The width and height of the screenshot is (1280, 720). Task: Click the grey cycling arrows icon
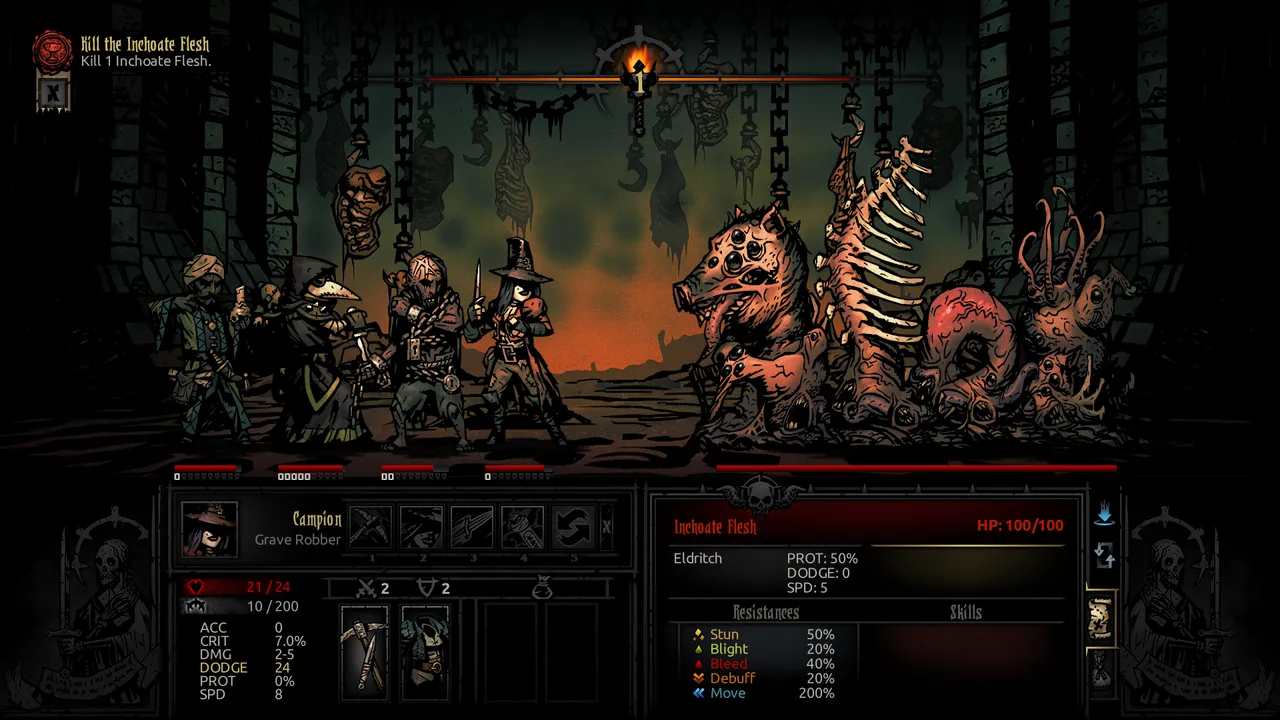click(x=1104, y=554)
